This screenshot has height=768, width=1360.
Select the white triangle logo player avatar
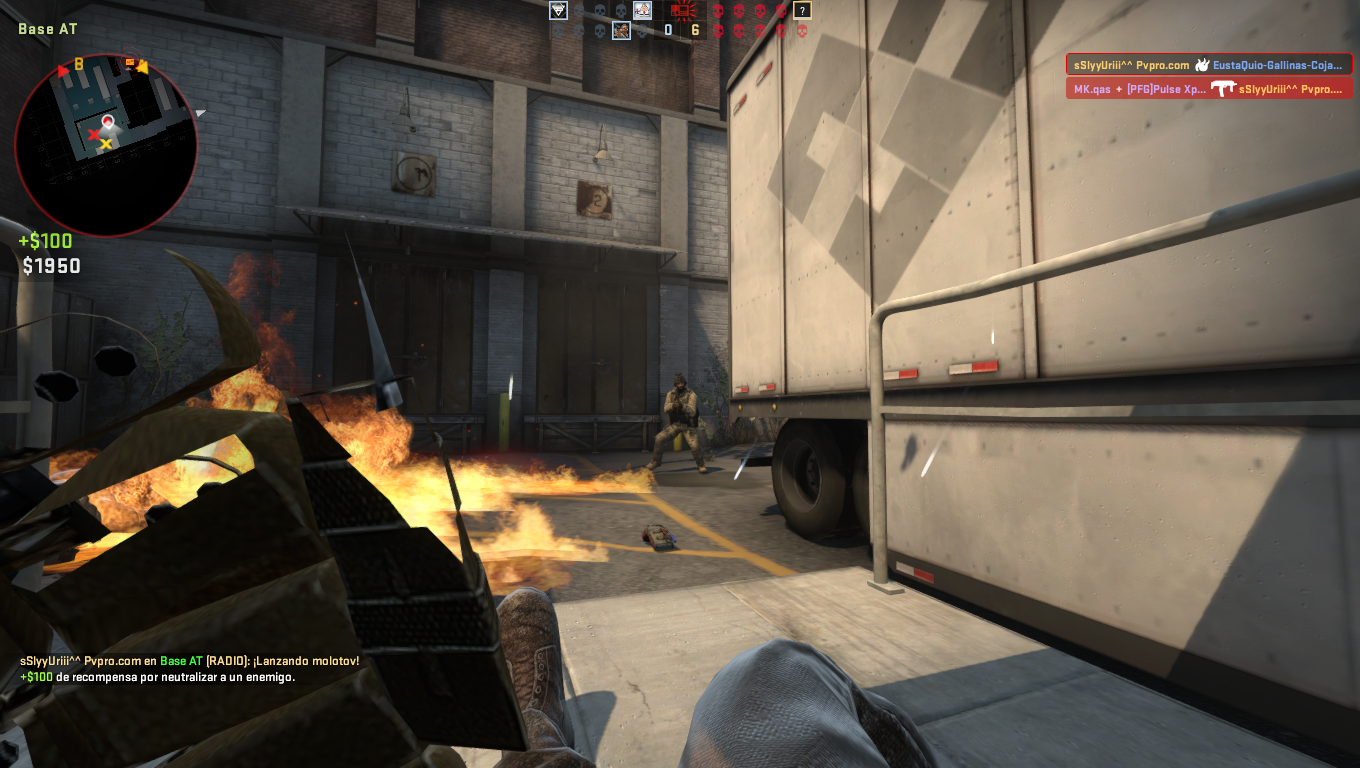click(559, 11)
